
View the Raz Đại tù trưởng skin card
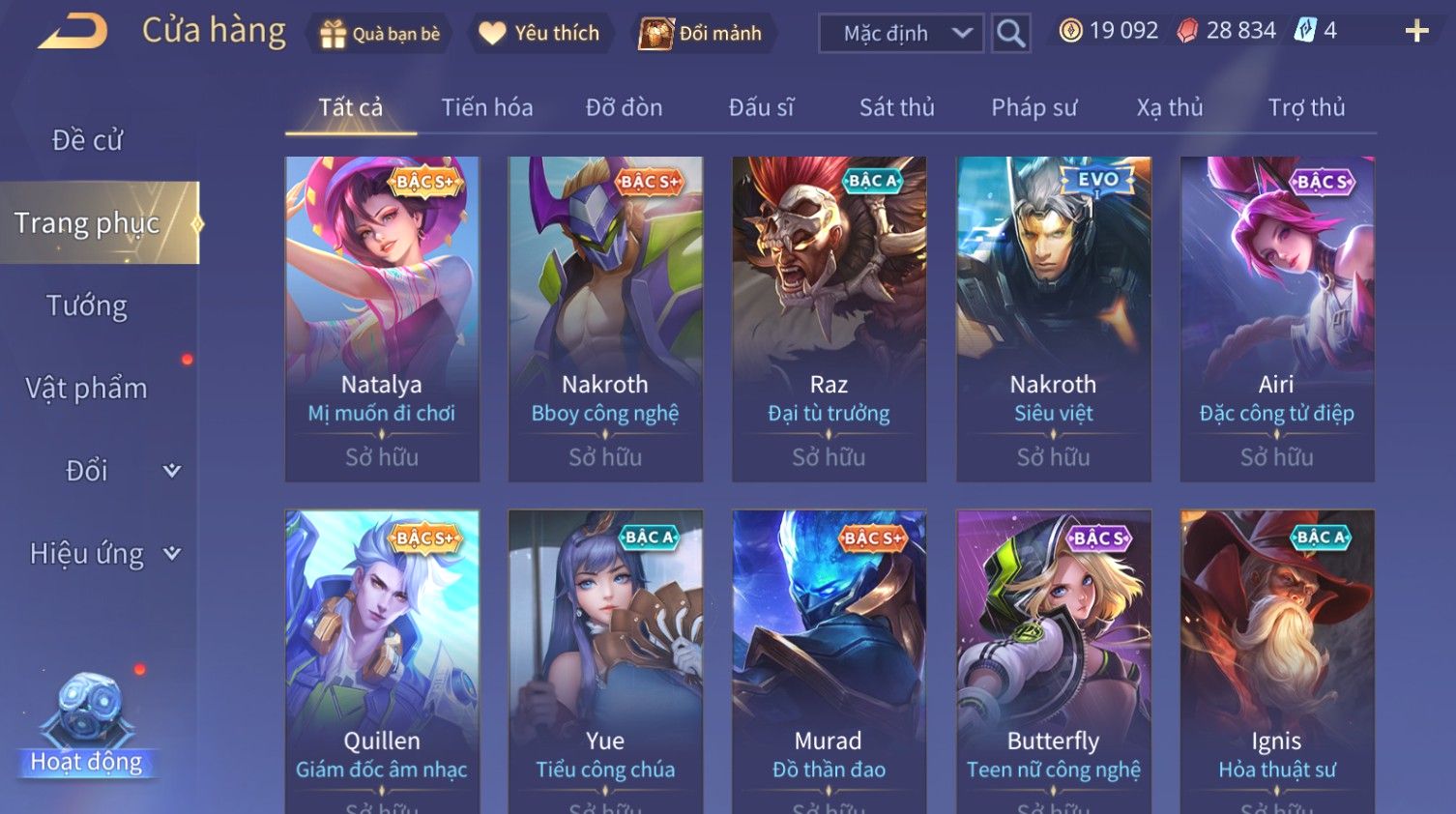[x=829, y=319]
